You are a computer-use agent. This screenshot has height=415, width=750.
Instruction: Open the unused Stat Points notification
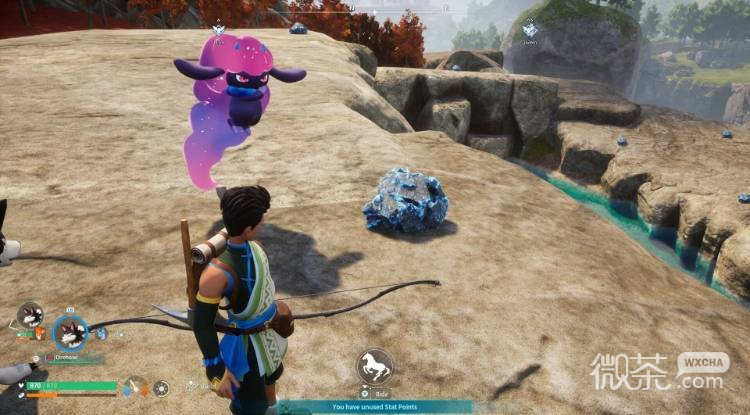click(x=375, y=407)
